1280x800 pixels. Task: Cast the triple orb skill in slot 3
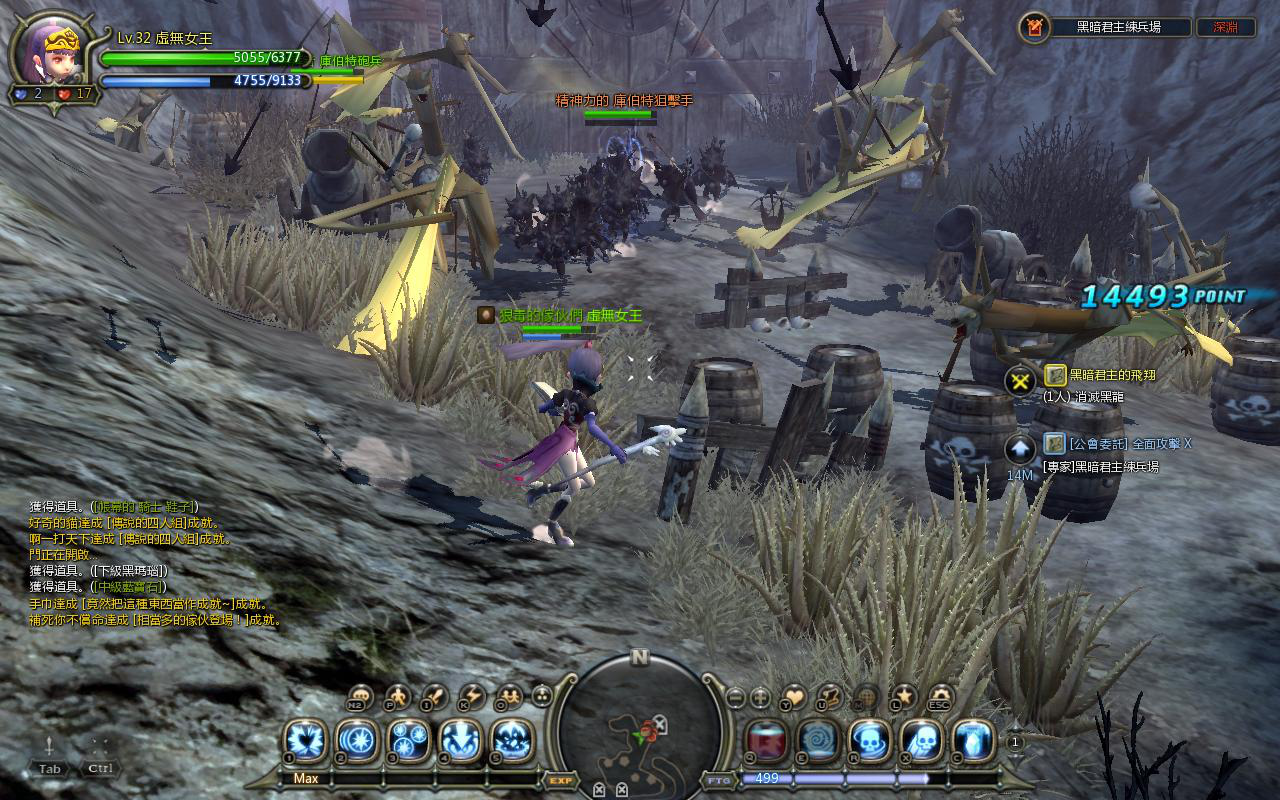[x=408, y=741]
